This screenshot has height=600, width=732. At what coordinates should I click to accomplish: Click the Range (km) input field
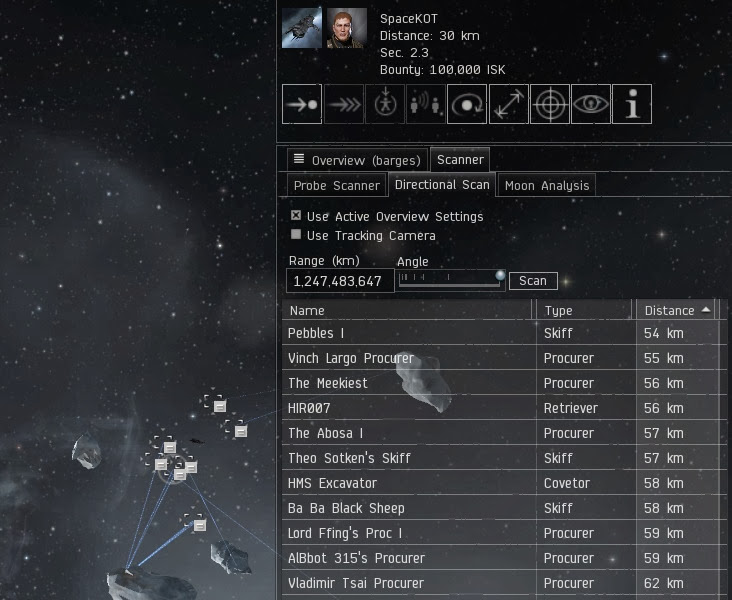[338, 281]
